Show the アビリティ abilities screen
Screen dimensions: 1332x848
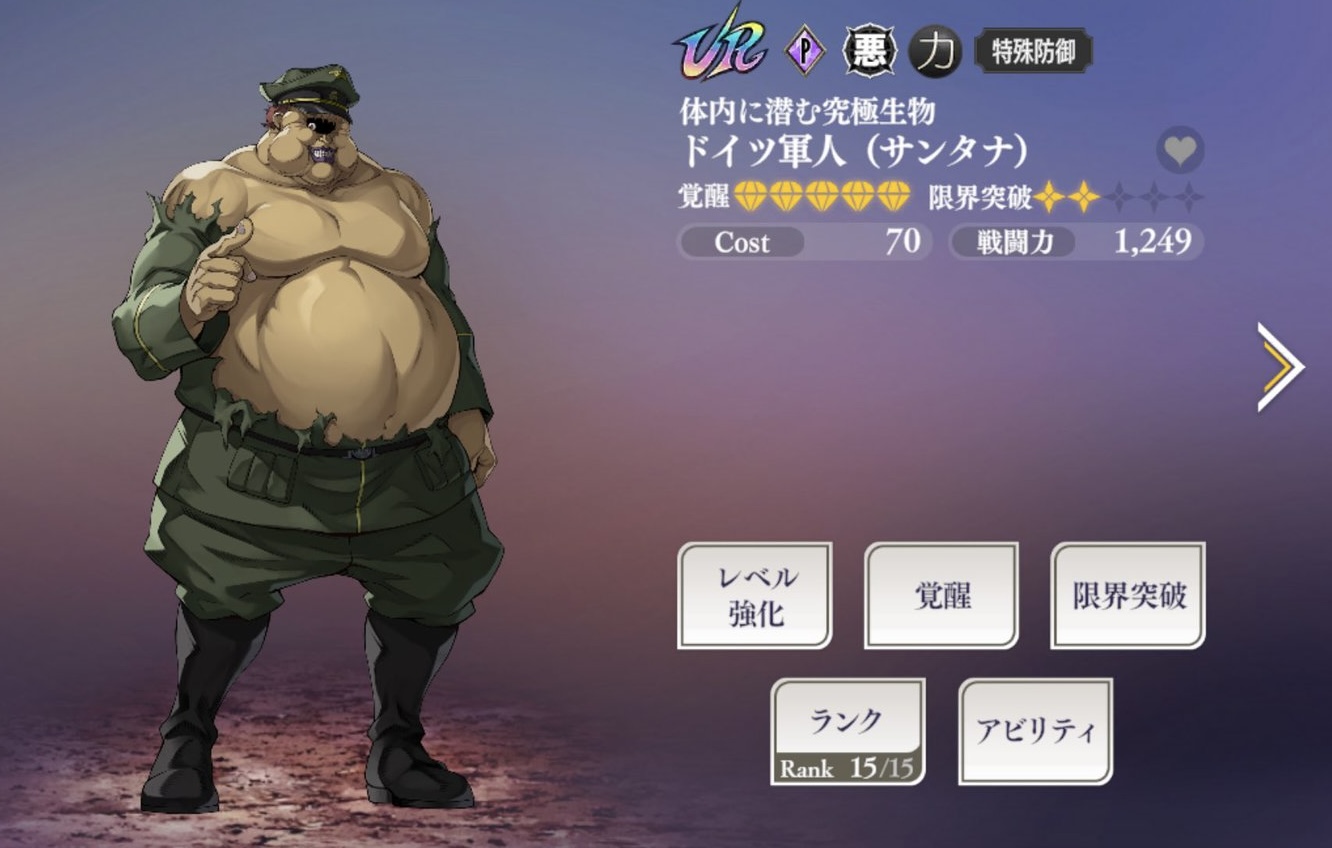[x=1035, y=731]
